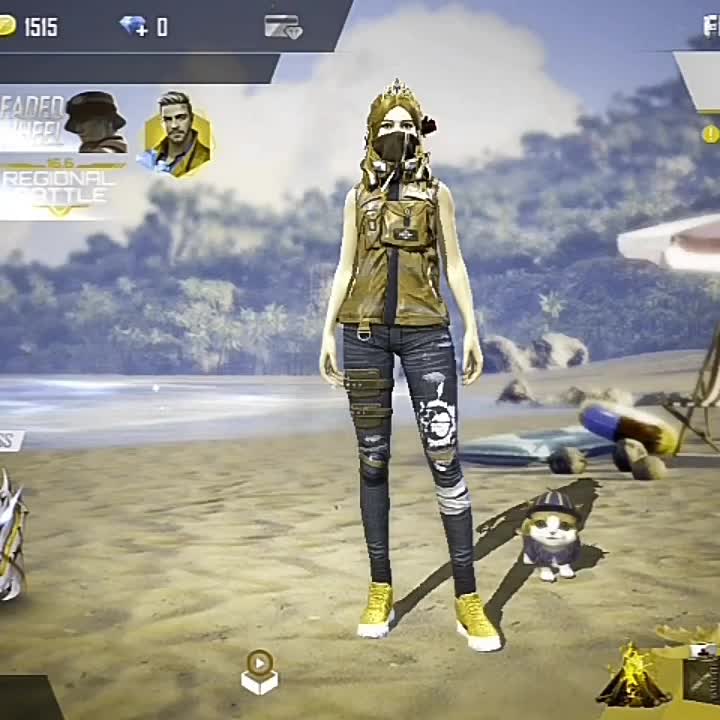Open the Faded Wheel event banner
The width and height of the screenshot is (720, 720).
click(x=62, y=120)
